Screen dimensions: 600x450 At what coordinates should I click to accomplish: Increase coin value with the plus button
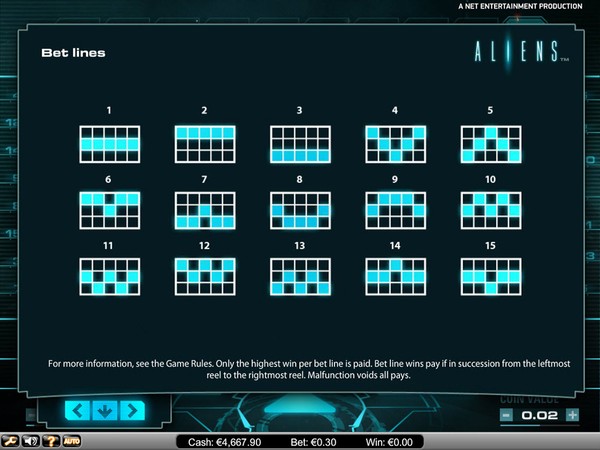[x=572, y=414]
